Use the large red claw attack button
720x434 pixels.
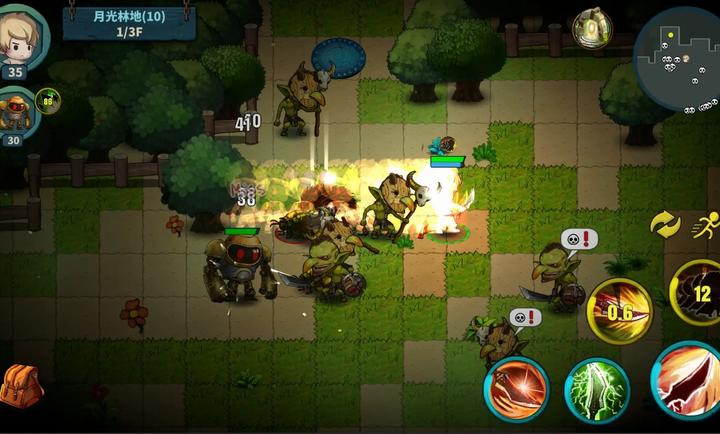(688, 380)
